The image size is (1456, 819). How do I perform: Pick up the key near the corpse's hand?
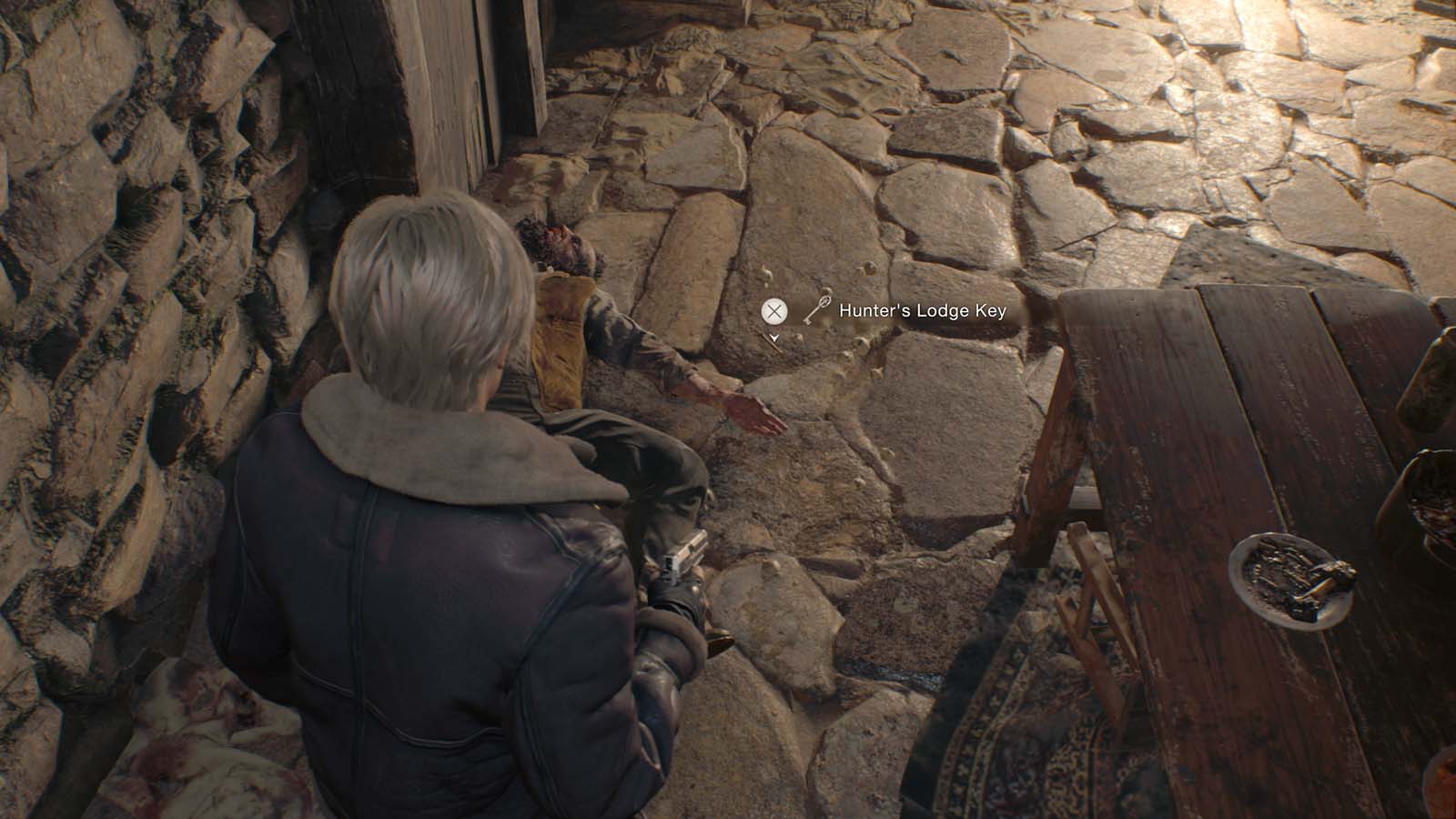click(775, 312)
